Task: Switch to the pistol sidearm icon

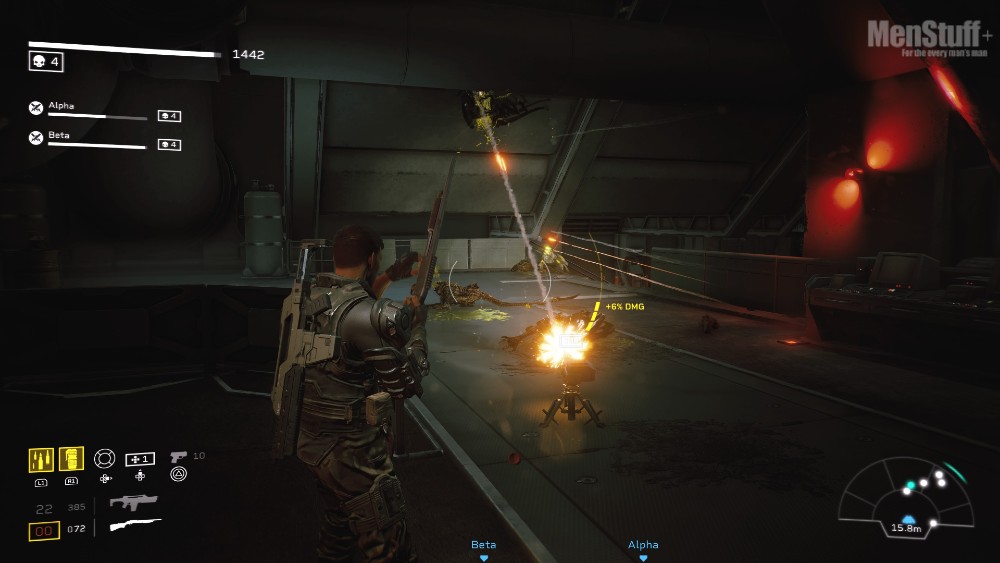Action: (179, 456)
